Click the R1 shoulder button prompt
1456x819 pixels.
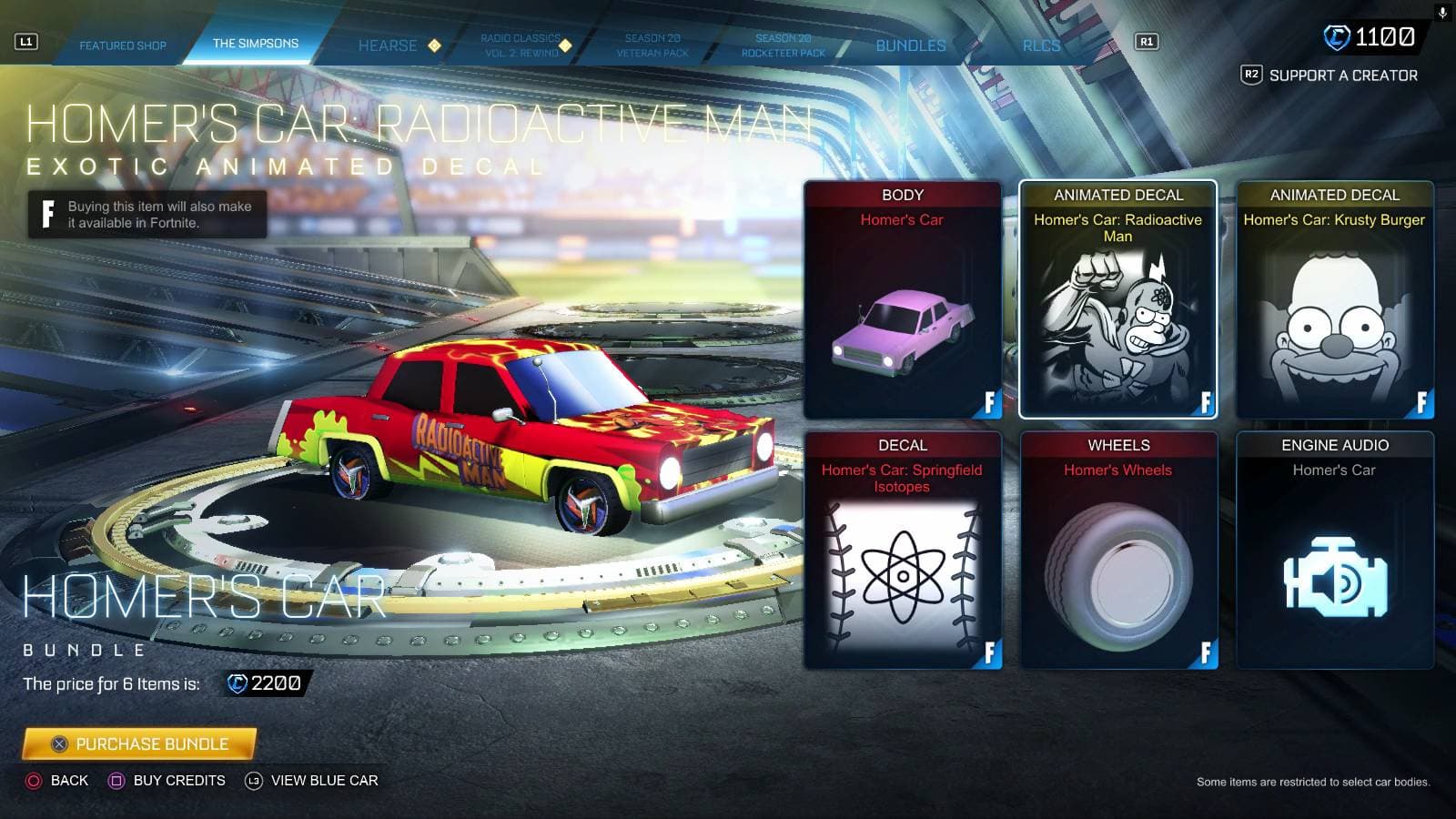click(1147, 40)
